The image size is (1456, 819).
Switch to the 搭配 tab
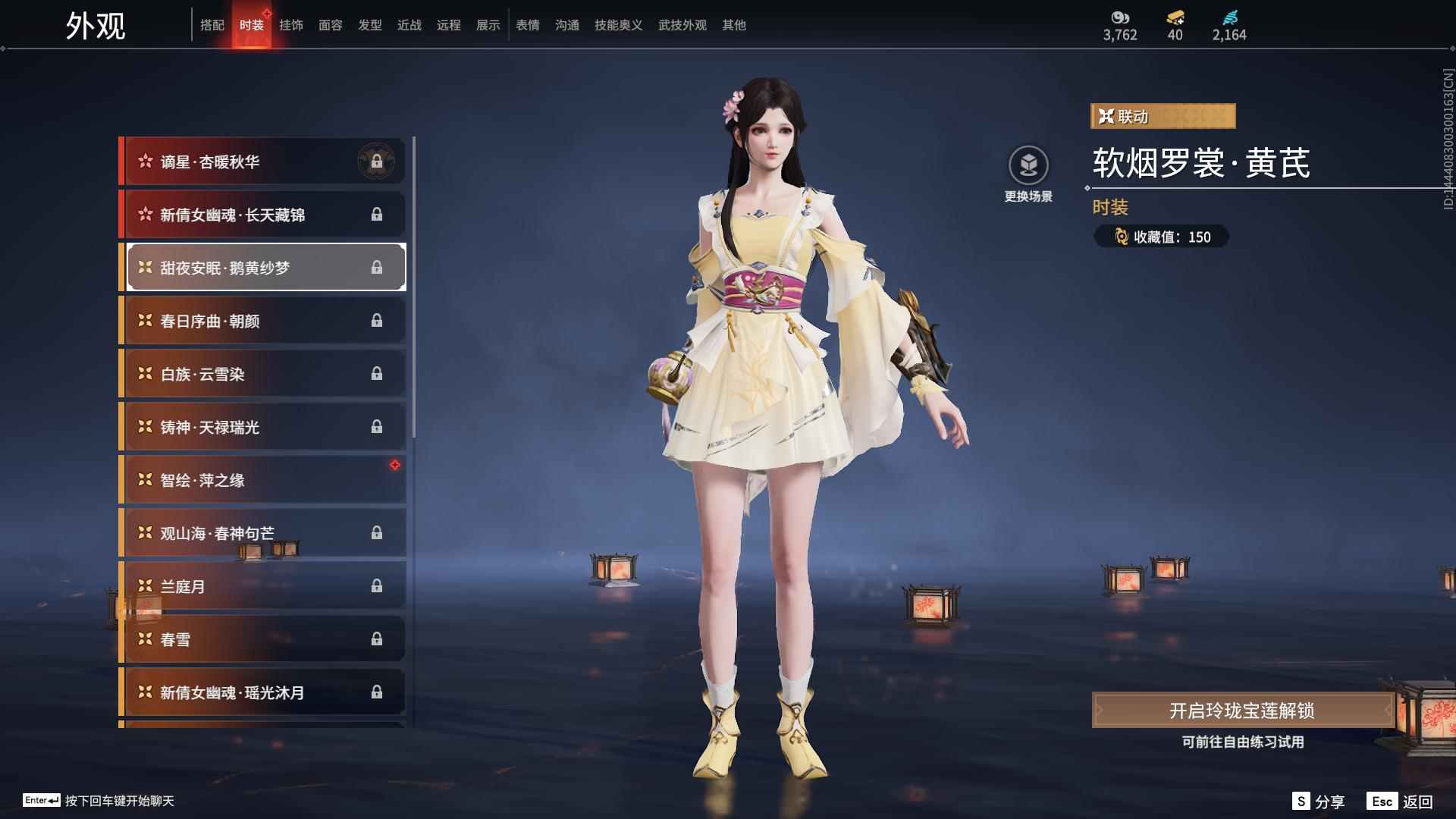click(212, 25)
